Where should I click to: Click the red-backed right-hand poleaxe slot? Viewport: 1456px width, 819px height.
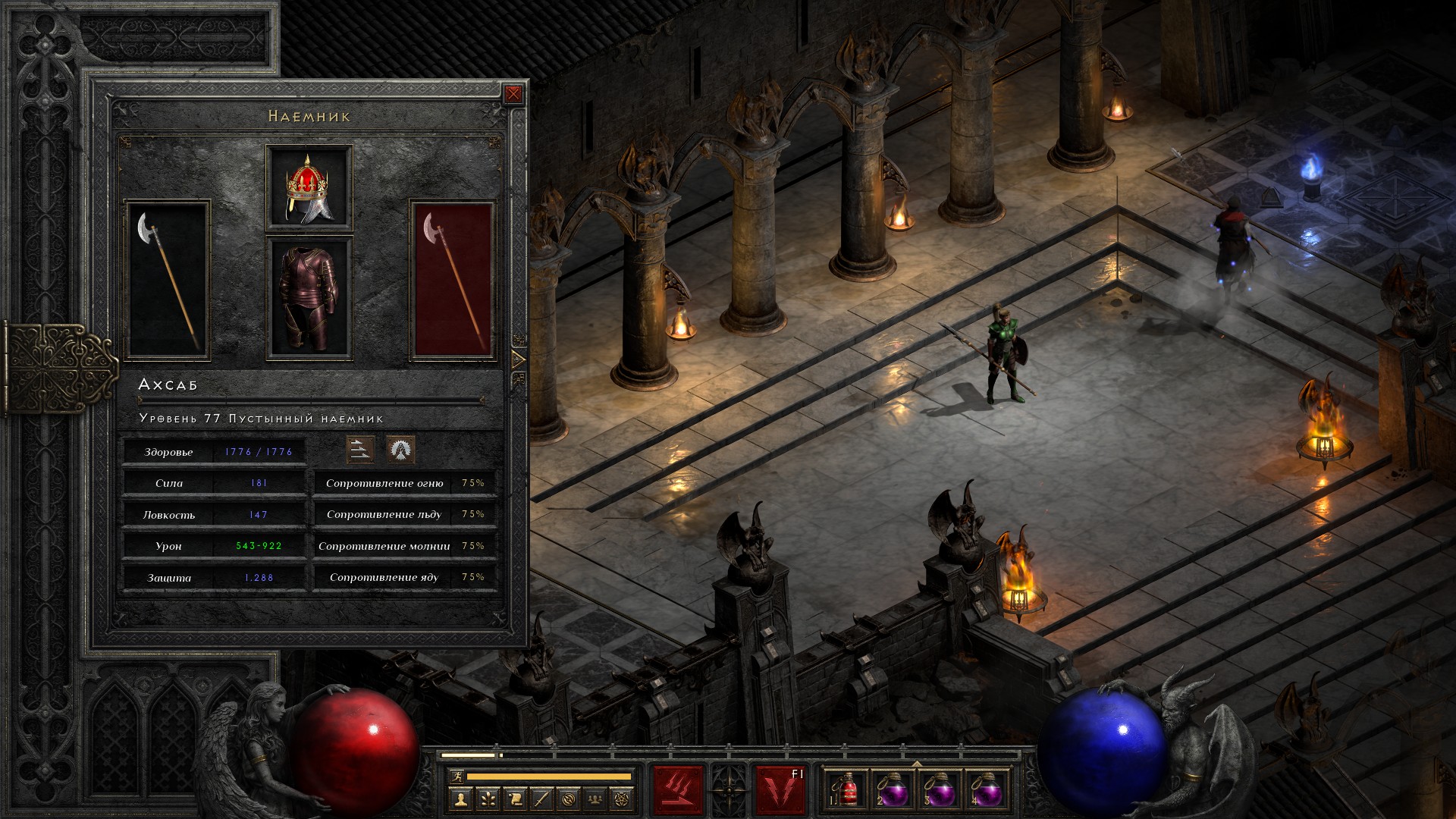453,280
